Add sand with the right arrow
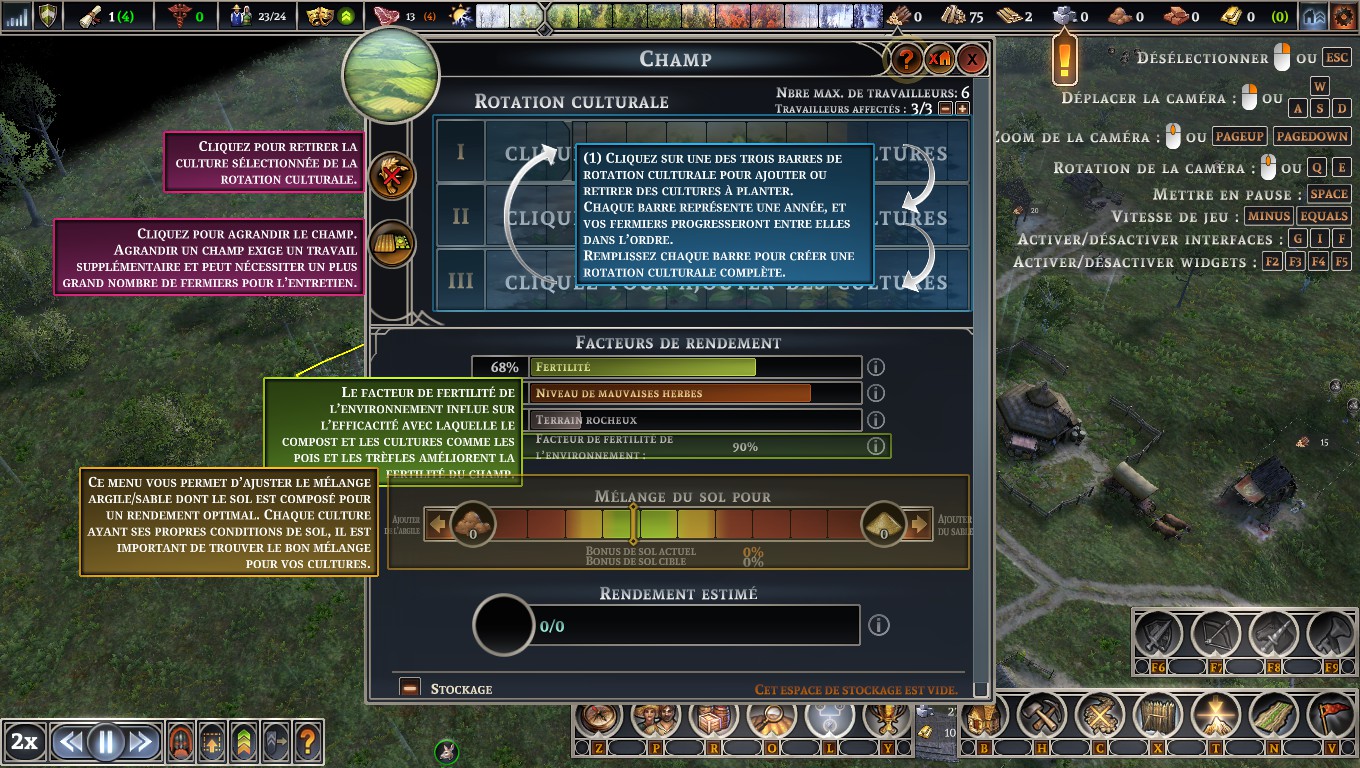The height and width of the screenshot is (768, 1360). point(918,524)
